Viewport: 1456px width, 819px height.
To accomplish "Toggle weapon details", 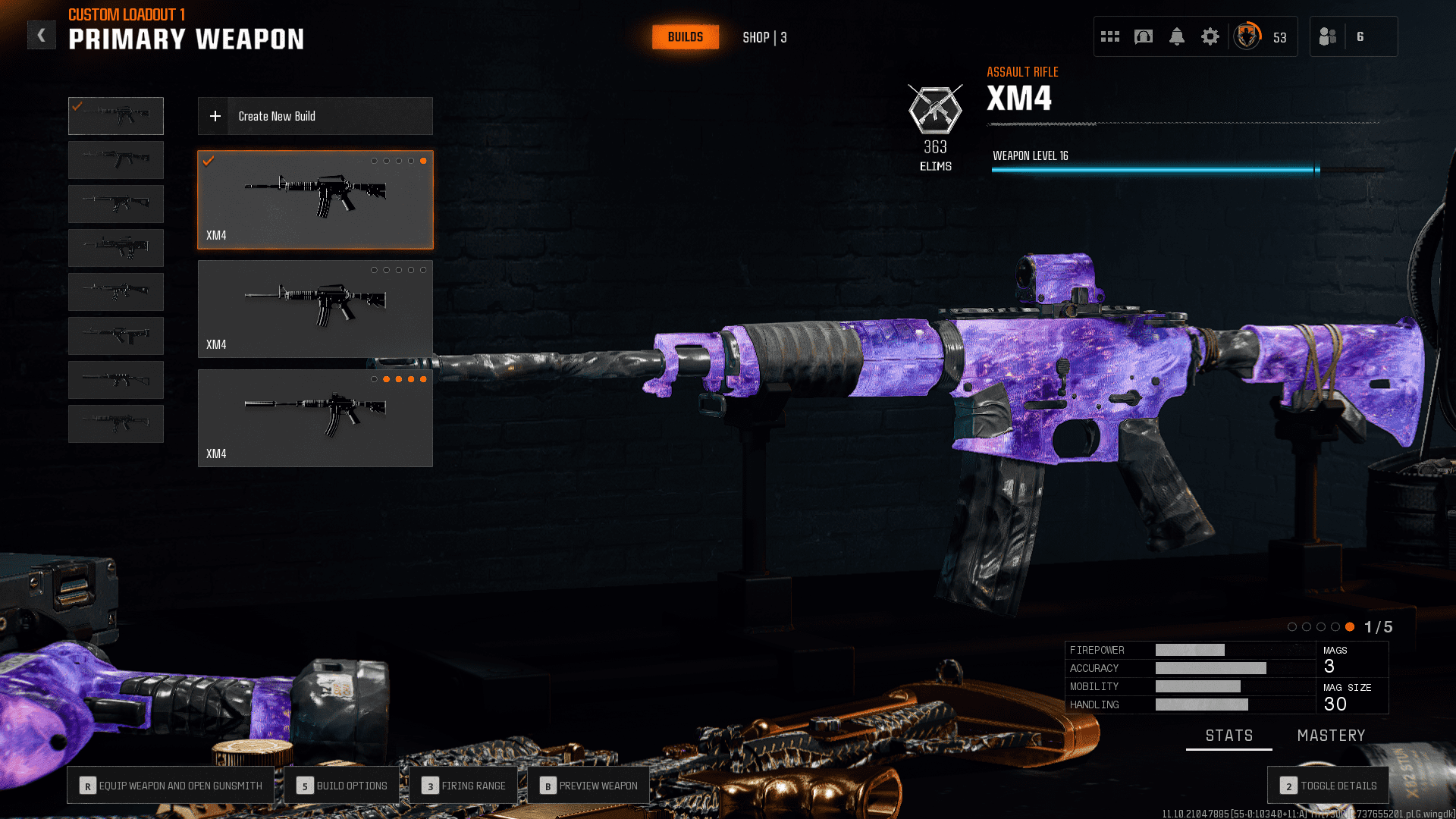I will tap(1328, 786).
